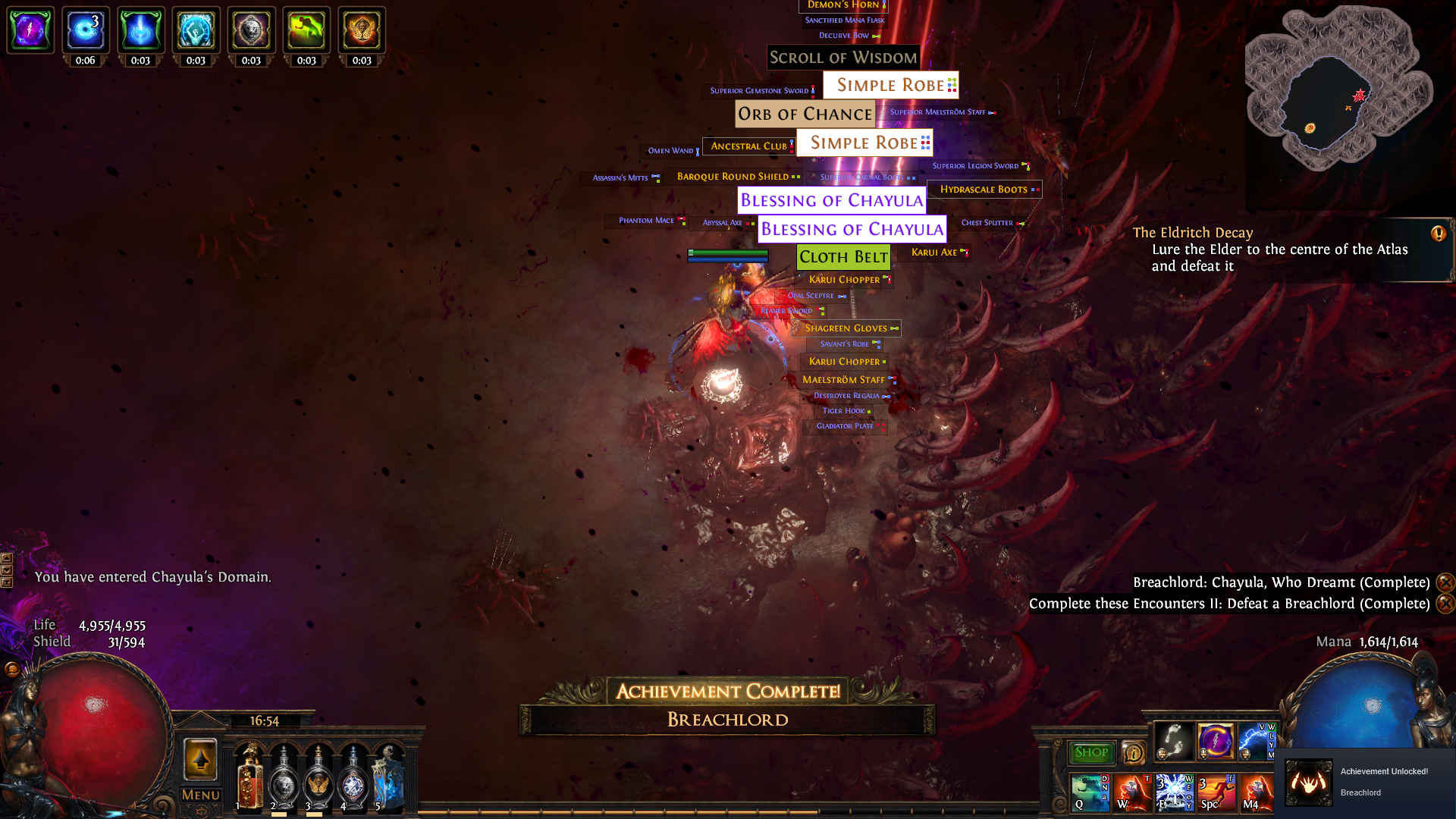1456x819 pixels.
Task: Click the minimap
Action: coord(1338,89)
